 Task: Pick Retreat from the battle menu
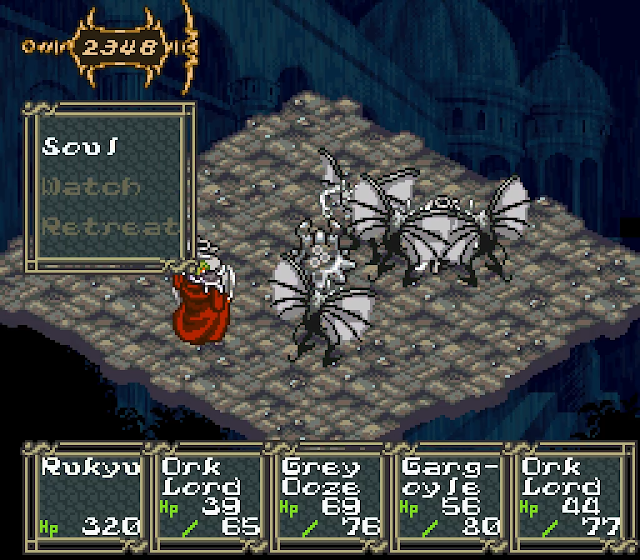[x=108, y=226]
